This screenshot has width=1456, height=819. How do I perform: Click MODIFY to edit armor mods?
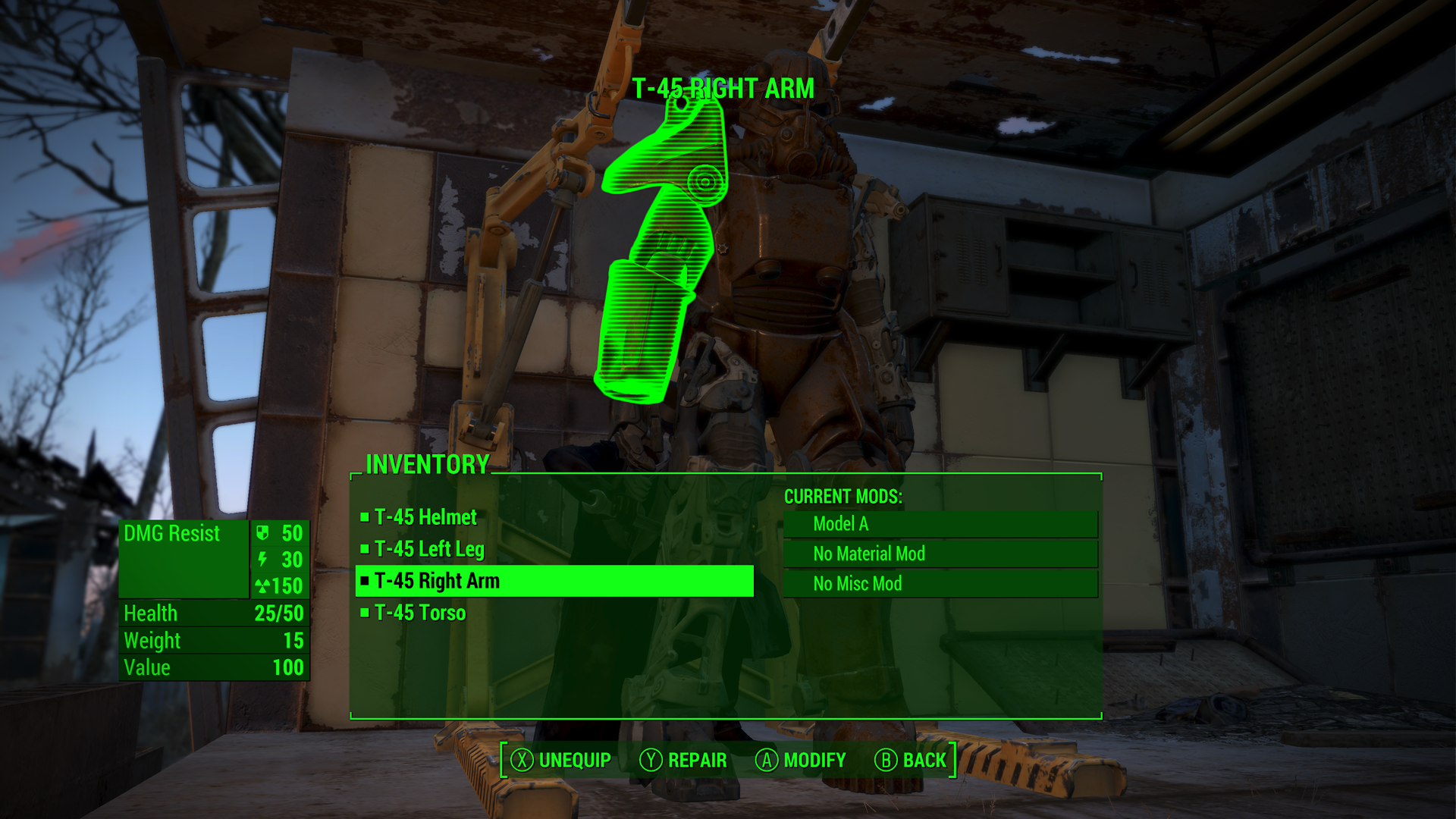[x=814, y=760]
